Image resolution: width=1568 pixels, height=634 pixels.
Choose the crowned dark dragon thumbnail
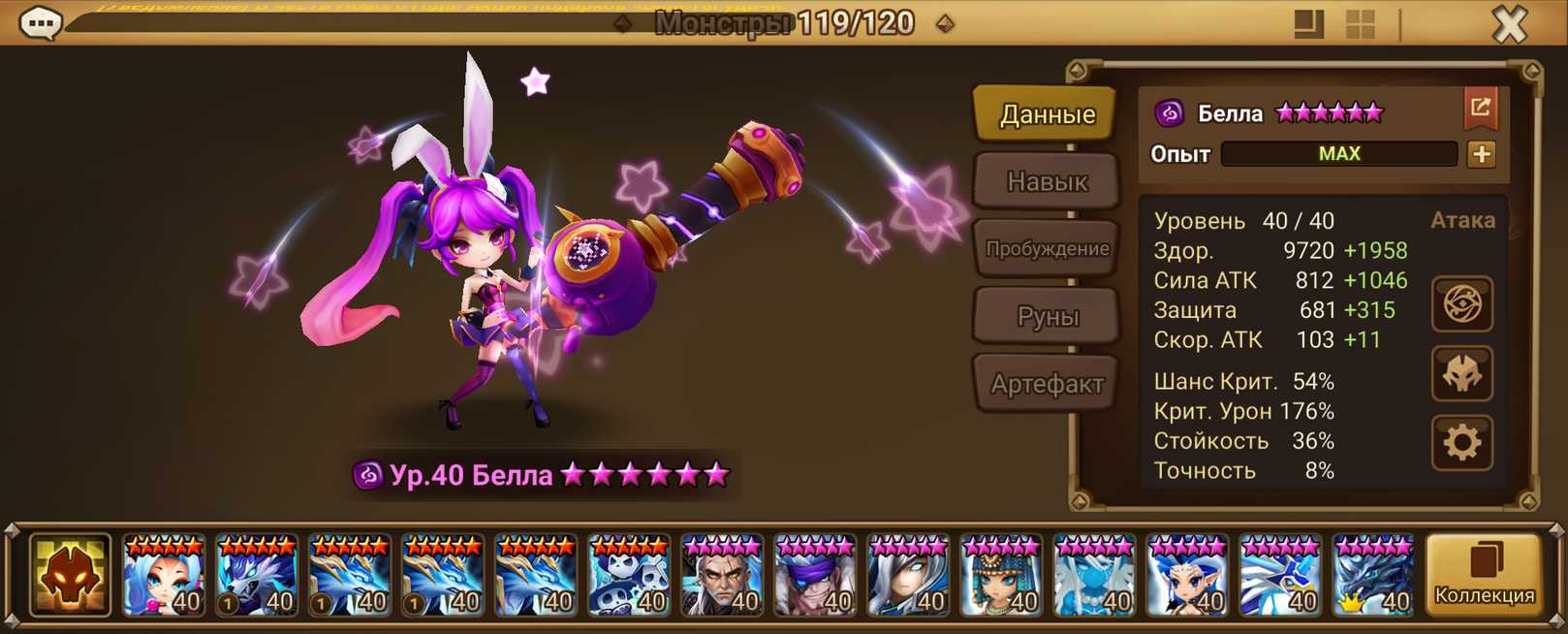(x=1373, y=576)
